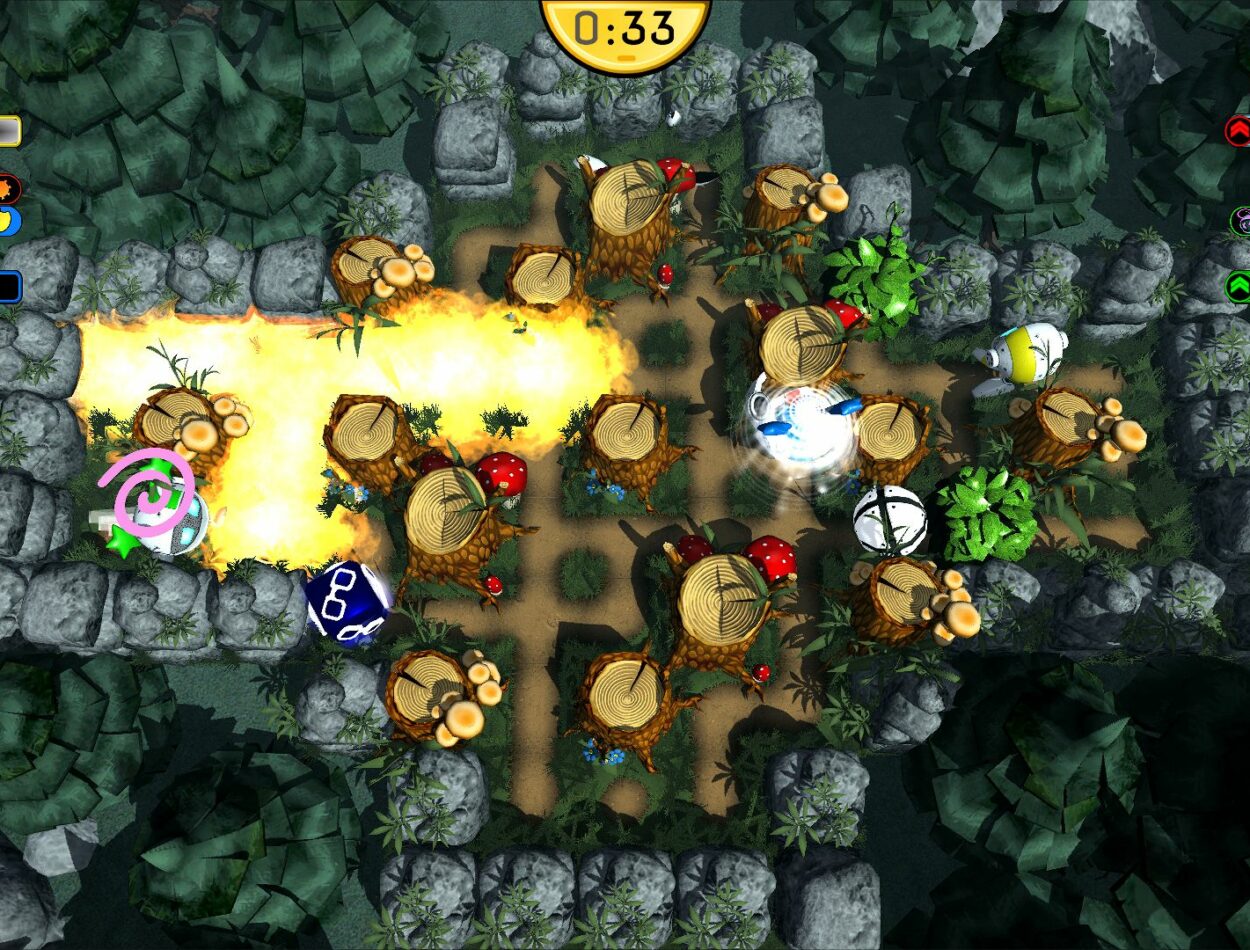Click the black blue-bordered player panel
Screen dimensions: 1250x950
[9, 287]
